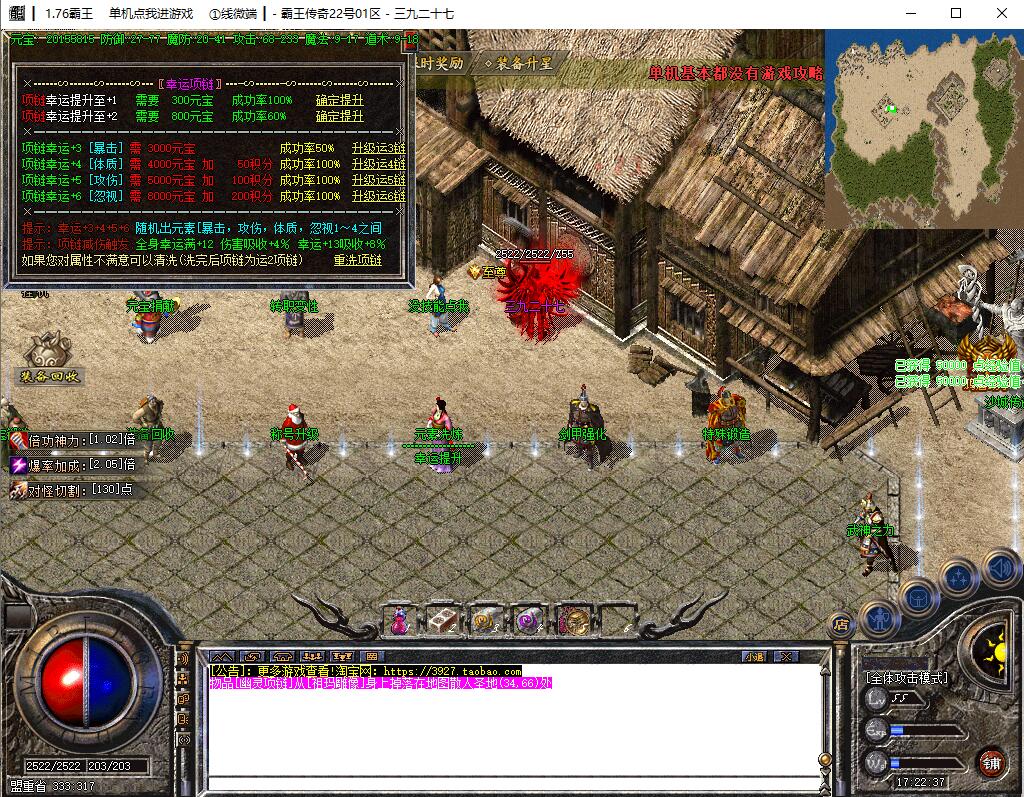The height and width of the screenshot is (797, 1024).
Task: Click the 重洗项链 rewash necklace link
Action: click(357, 259)
